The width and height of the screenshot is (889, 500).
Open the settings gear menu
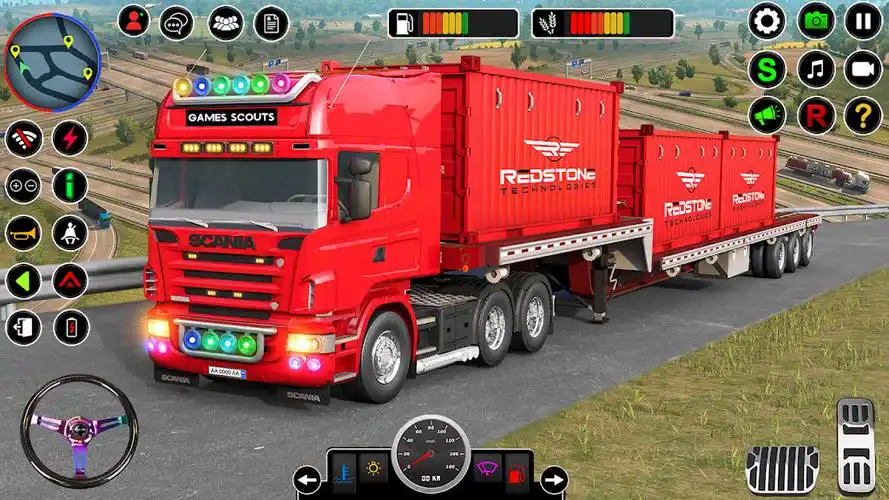click(x=767, y=21)
